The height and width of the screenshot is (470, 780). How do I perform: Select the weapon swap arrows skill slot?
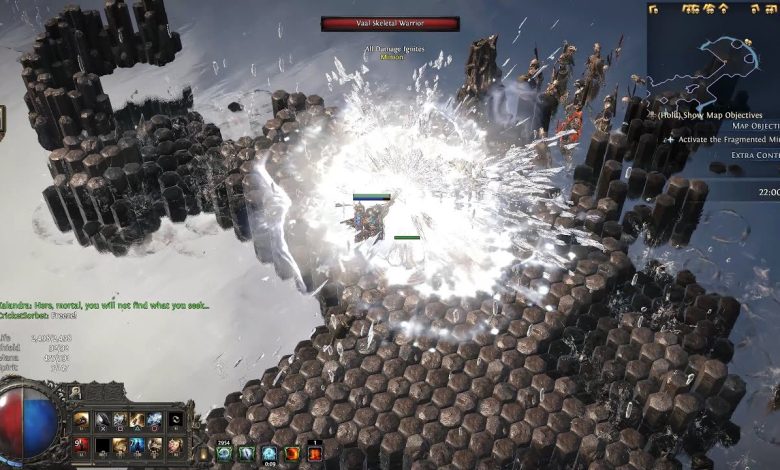pyautogui.click(x=176, y=421)
